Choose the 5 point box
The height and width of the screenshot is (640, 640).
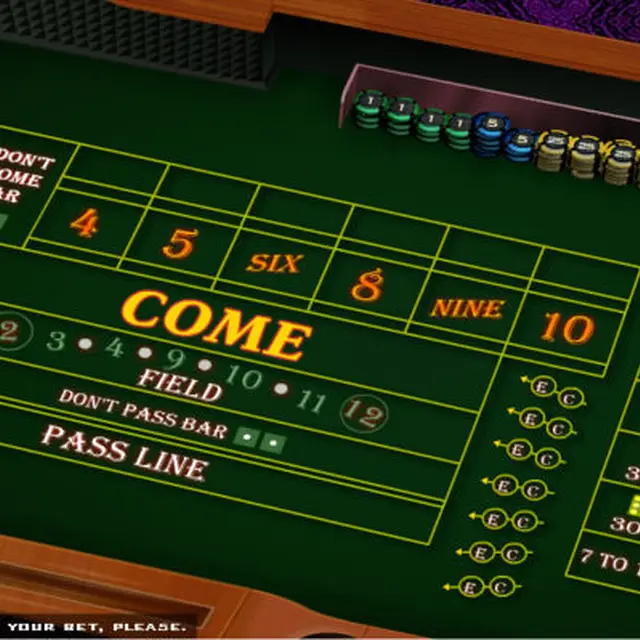tap(178, 242)
